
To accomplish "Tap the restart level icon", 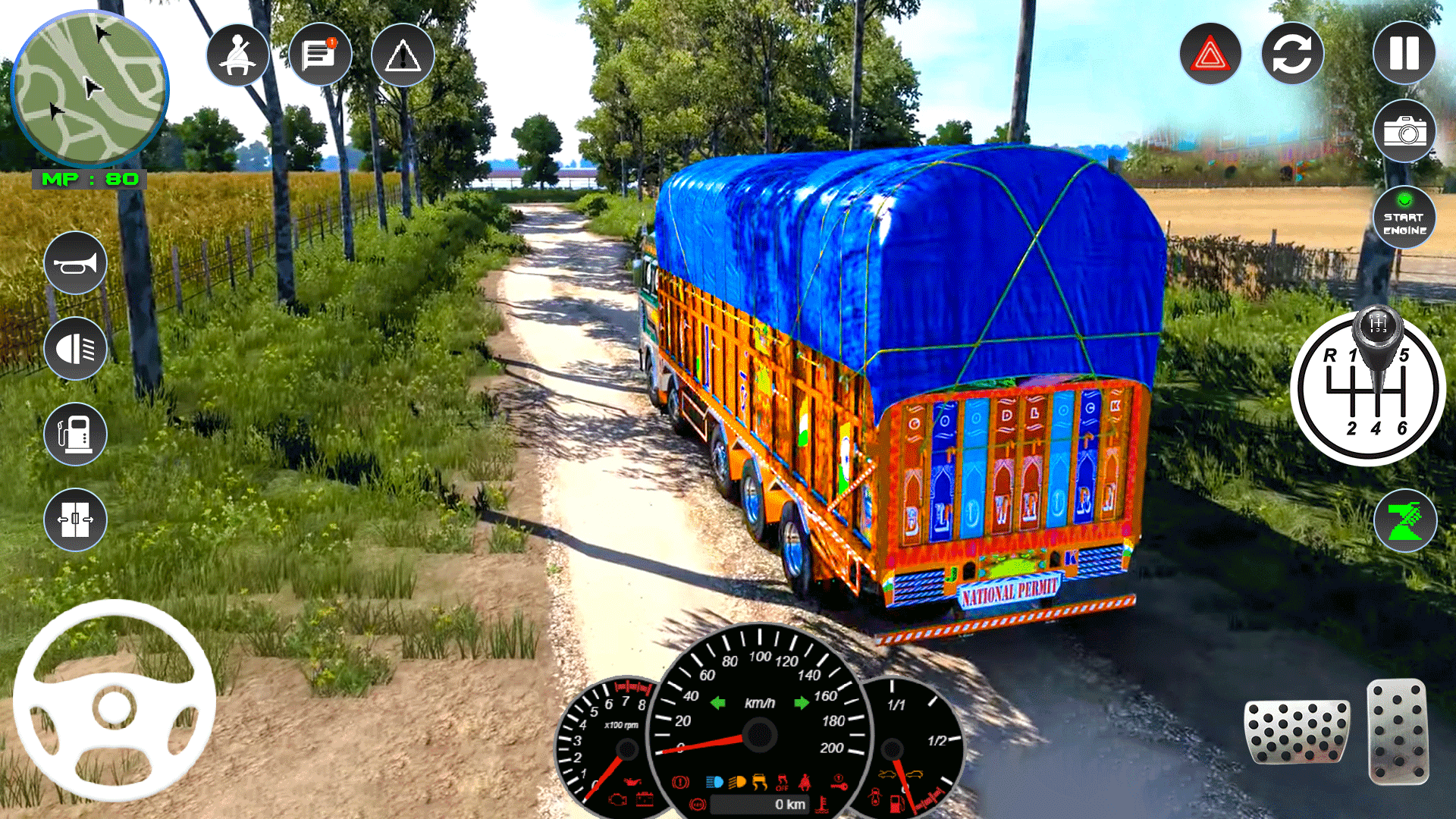I will click(x=1291, y=54).
